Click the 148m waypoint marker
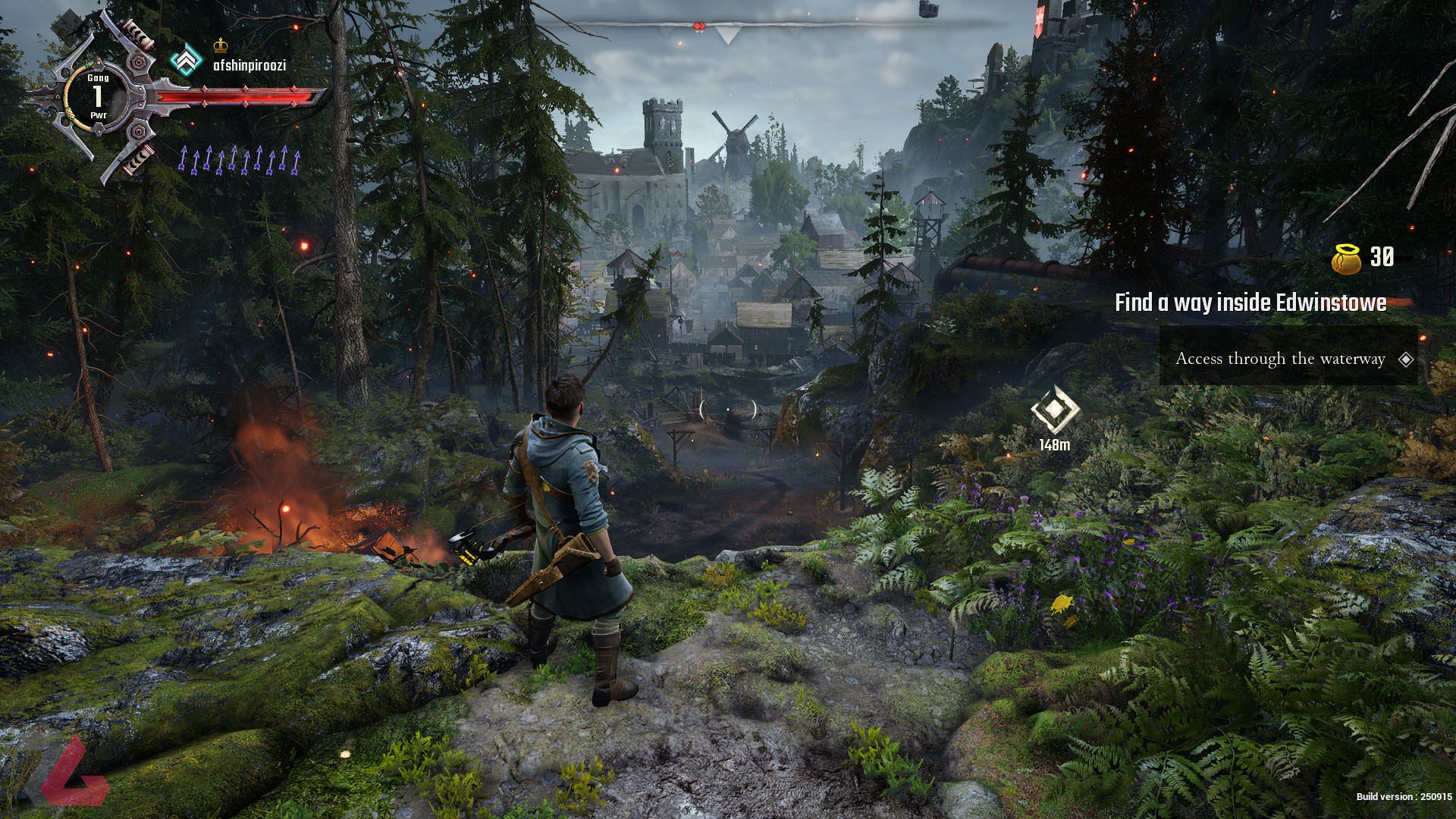The width and height of the screenshot is (1456, 819). click(x=1054, y=410)
